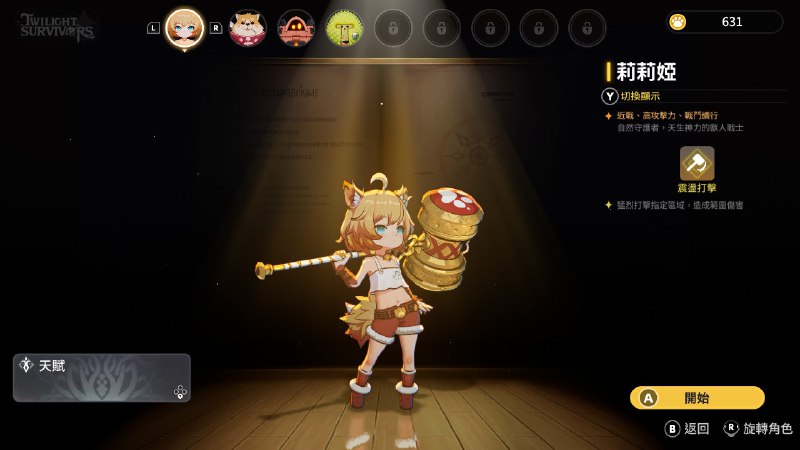
Task: Click the 震盪打擊 hammer skill icon
Action: pyautogui.click(x=697, y=162)
